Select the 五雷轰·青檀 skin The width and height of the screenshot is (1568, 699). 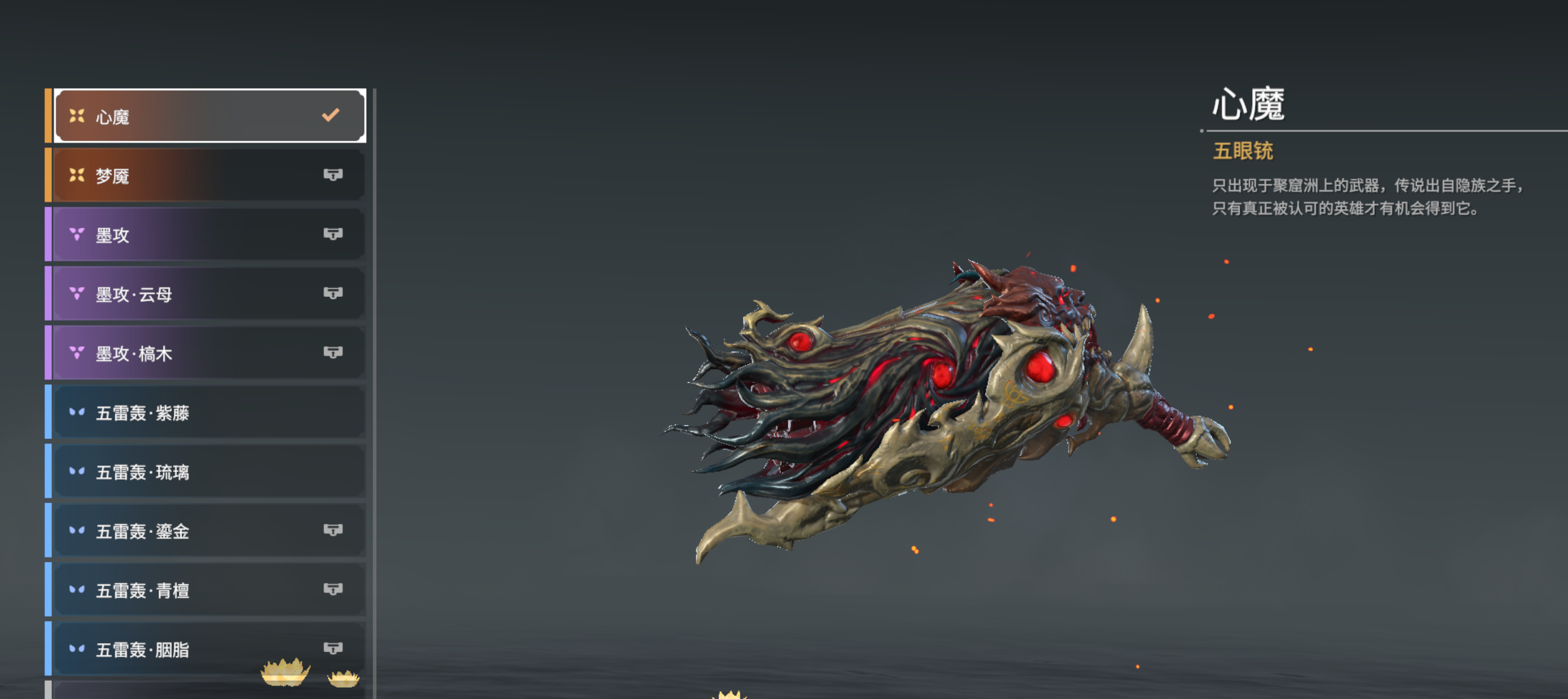pos(190,590)
